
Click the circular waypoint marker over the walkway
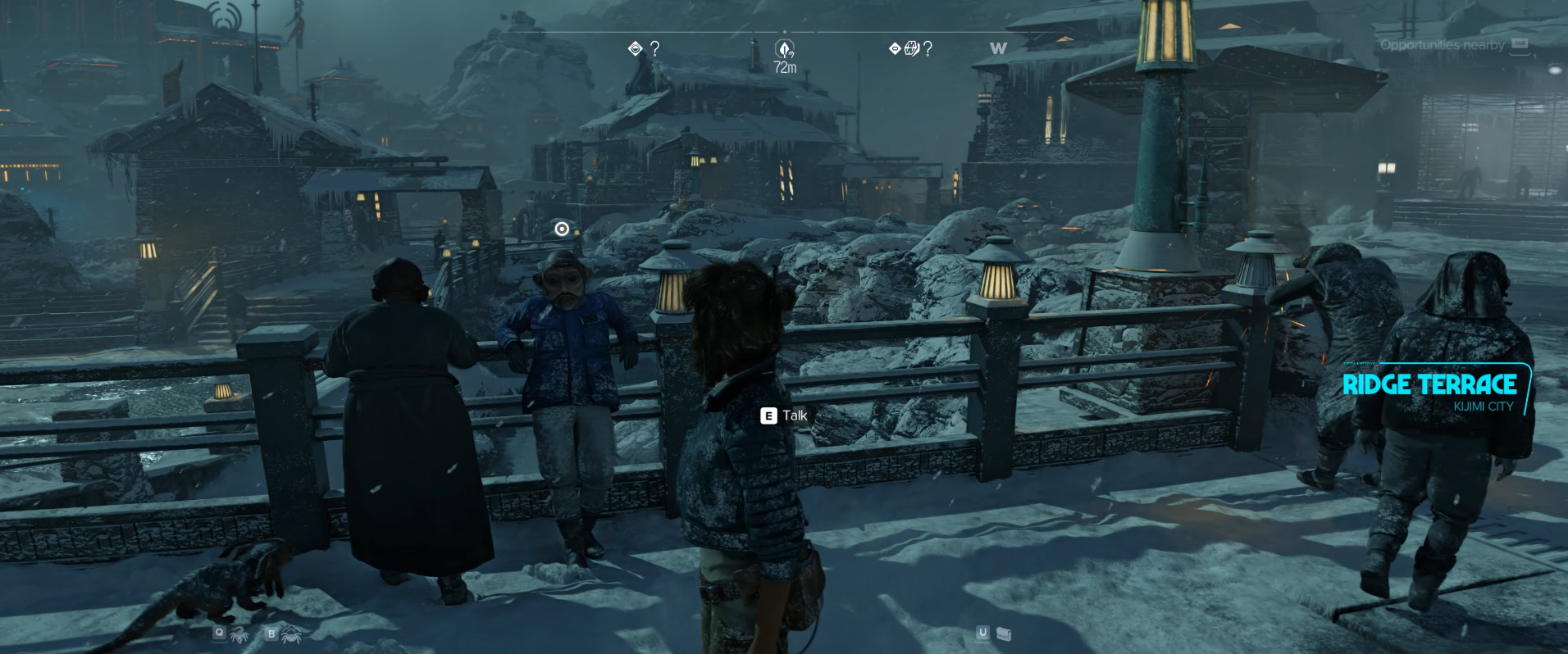click(562, 229)
